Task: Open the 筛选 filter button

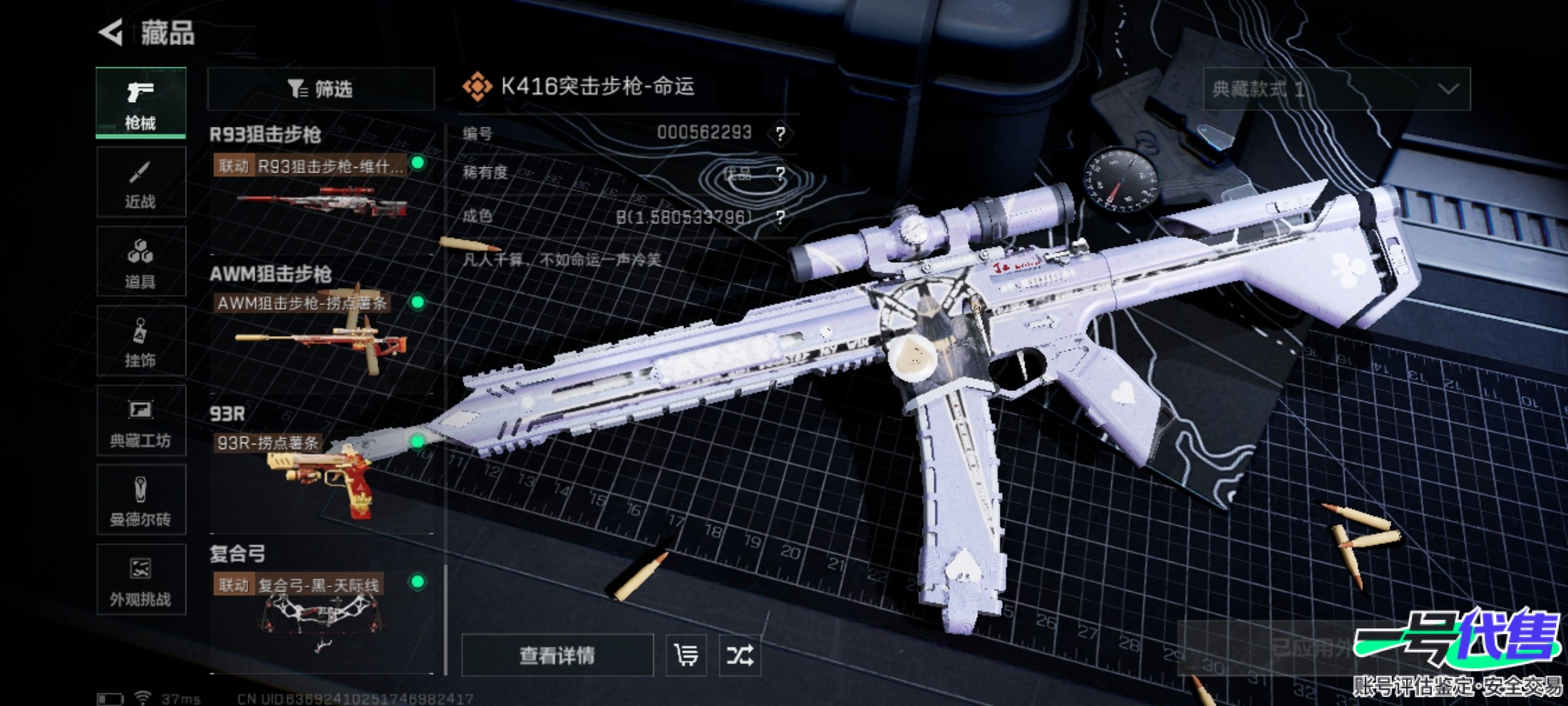Action: (320, 89)
